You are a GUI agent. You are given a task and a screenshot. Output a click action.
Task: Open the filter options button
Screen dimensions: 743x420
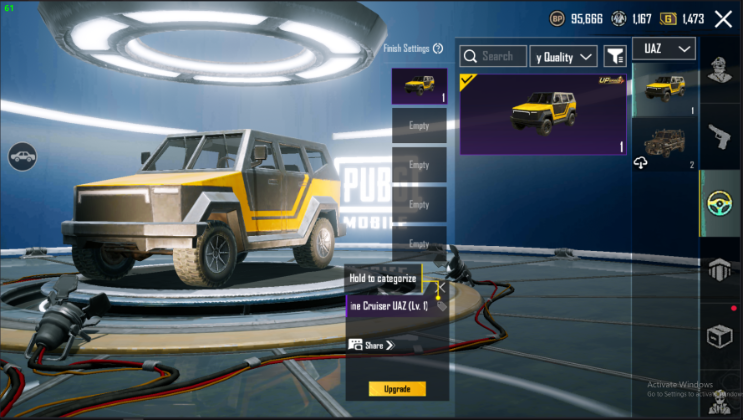615,57
